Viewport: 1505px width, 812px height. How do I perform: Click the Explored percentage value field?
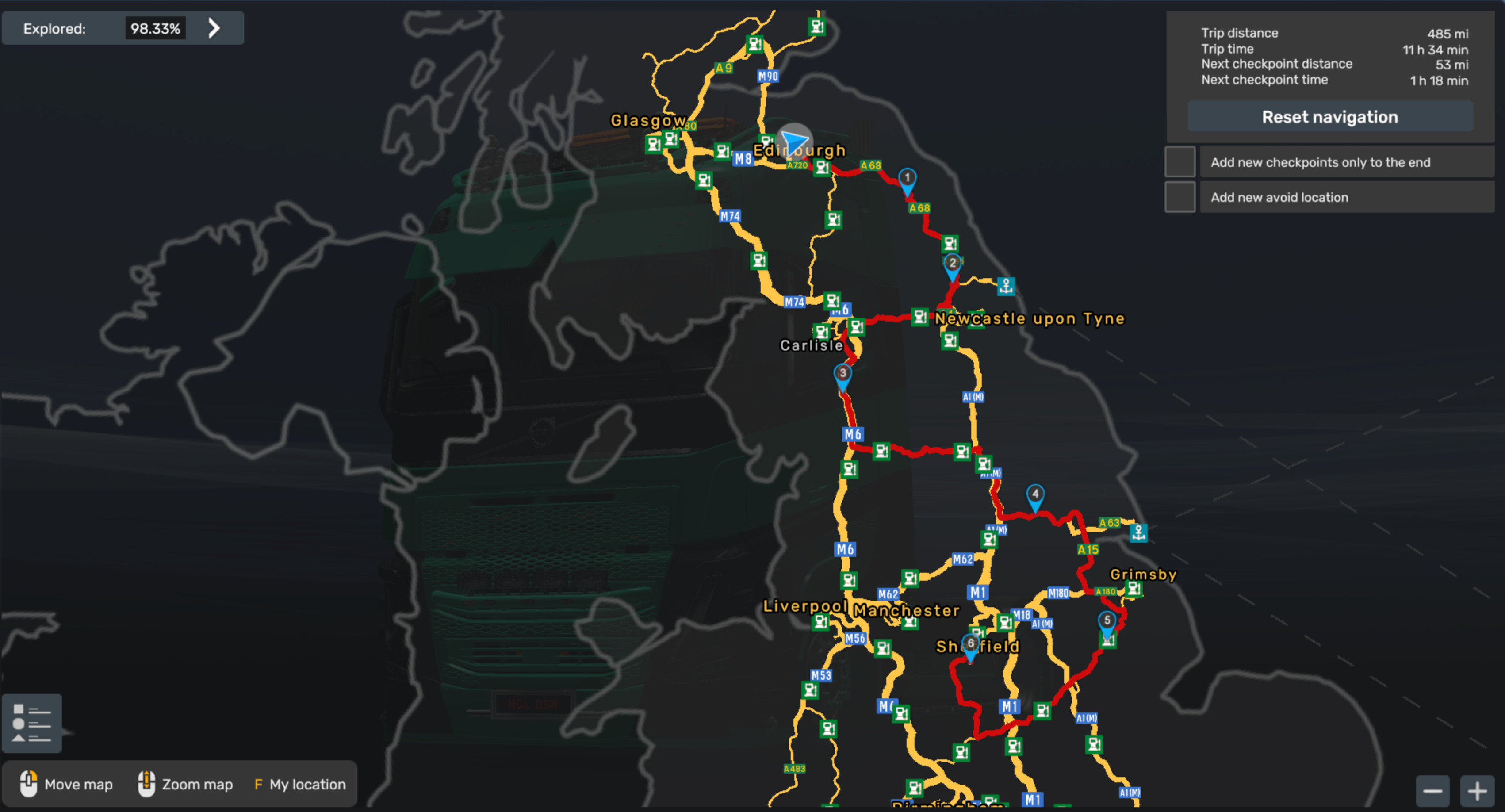(155, 27)
